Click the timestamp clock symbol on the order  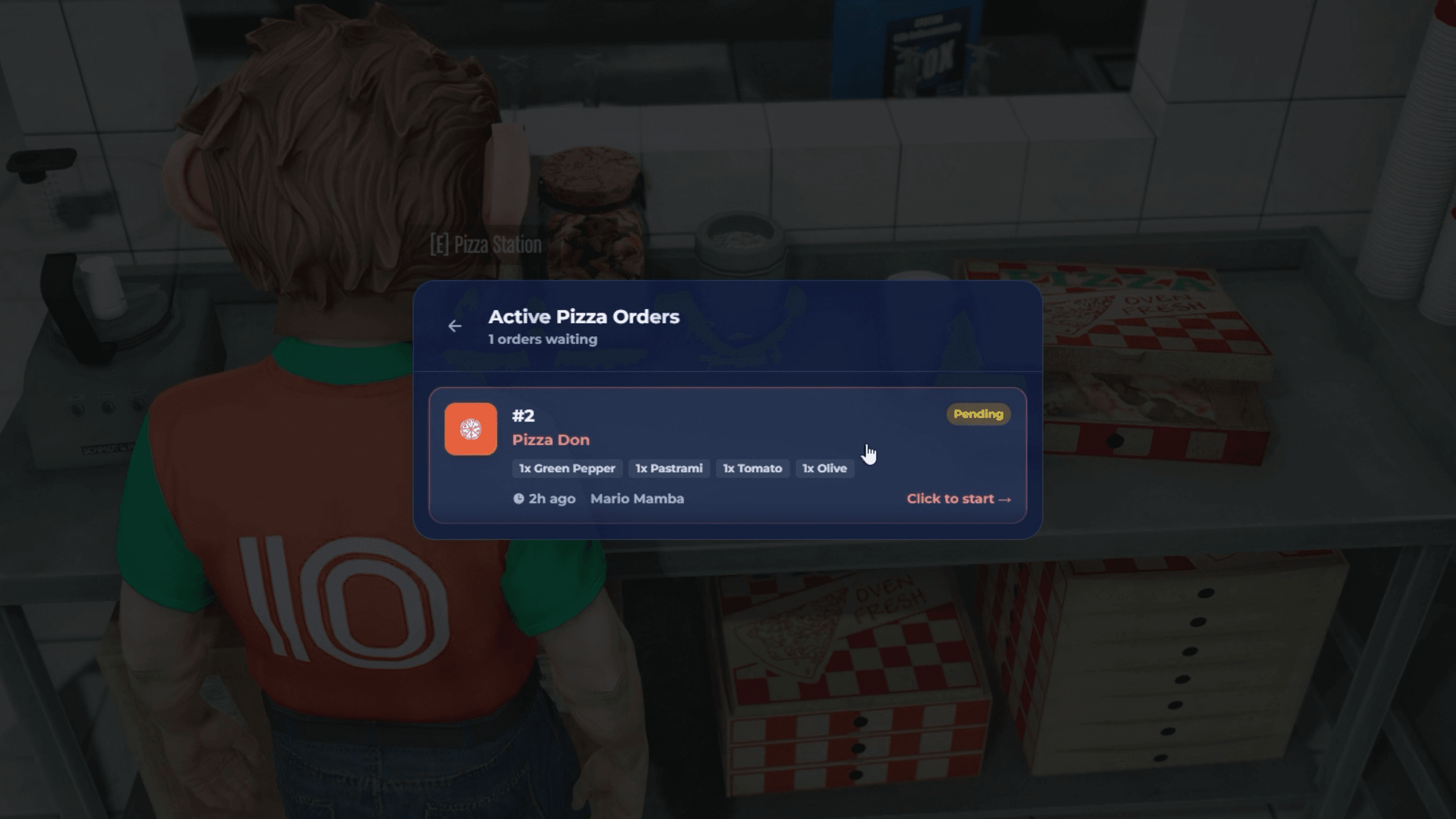518,499
